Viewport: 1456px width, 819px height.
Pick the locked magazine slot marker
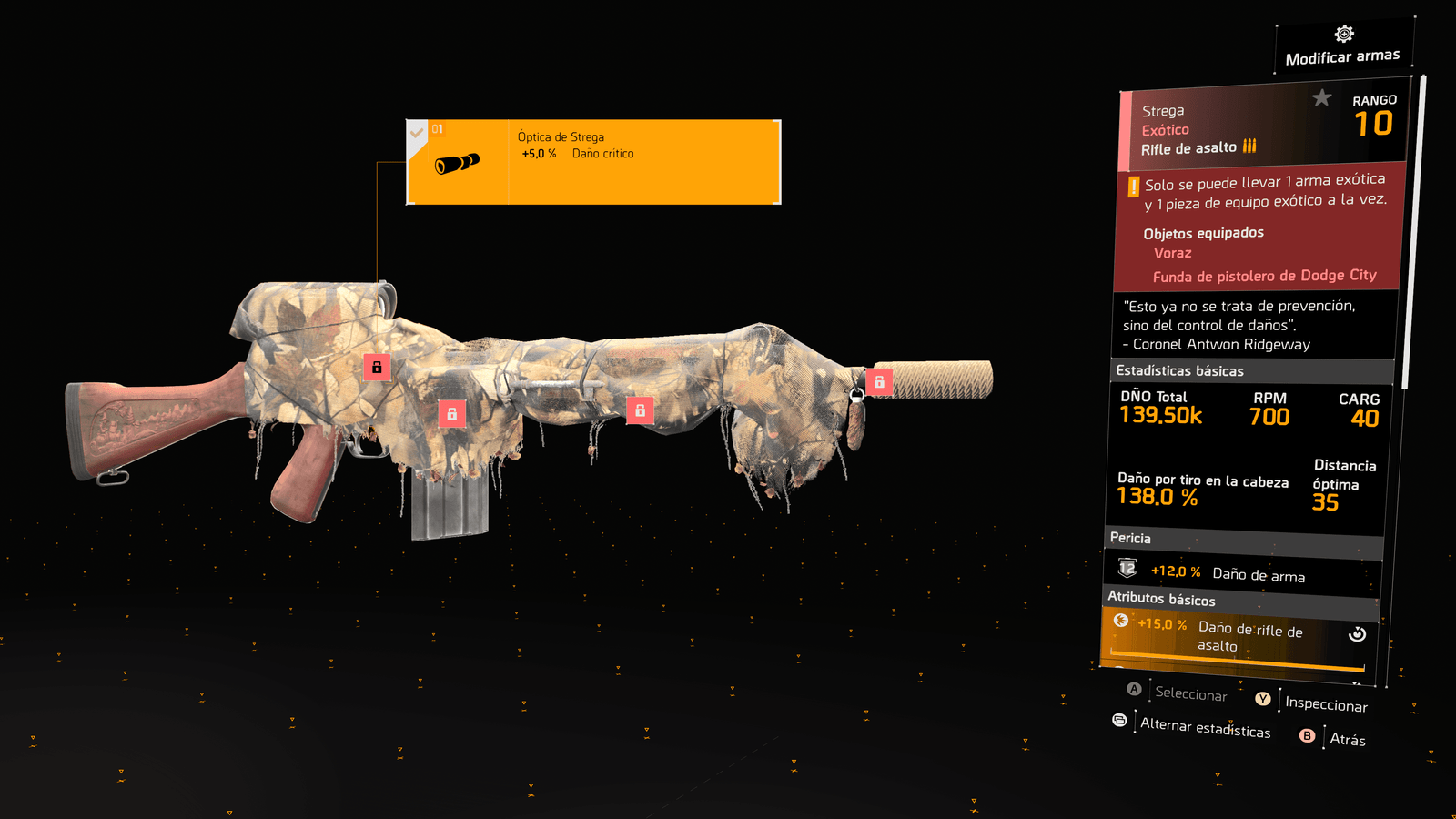click(451, 413)
